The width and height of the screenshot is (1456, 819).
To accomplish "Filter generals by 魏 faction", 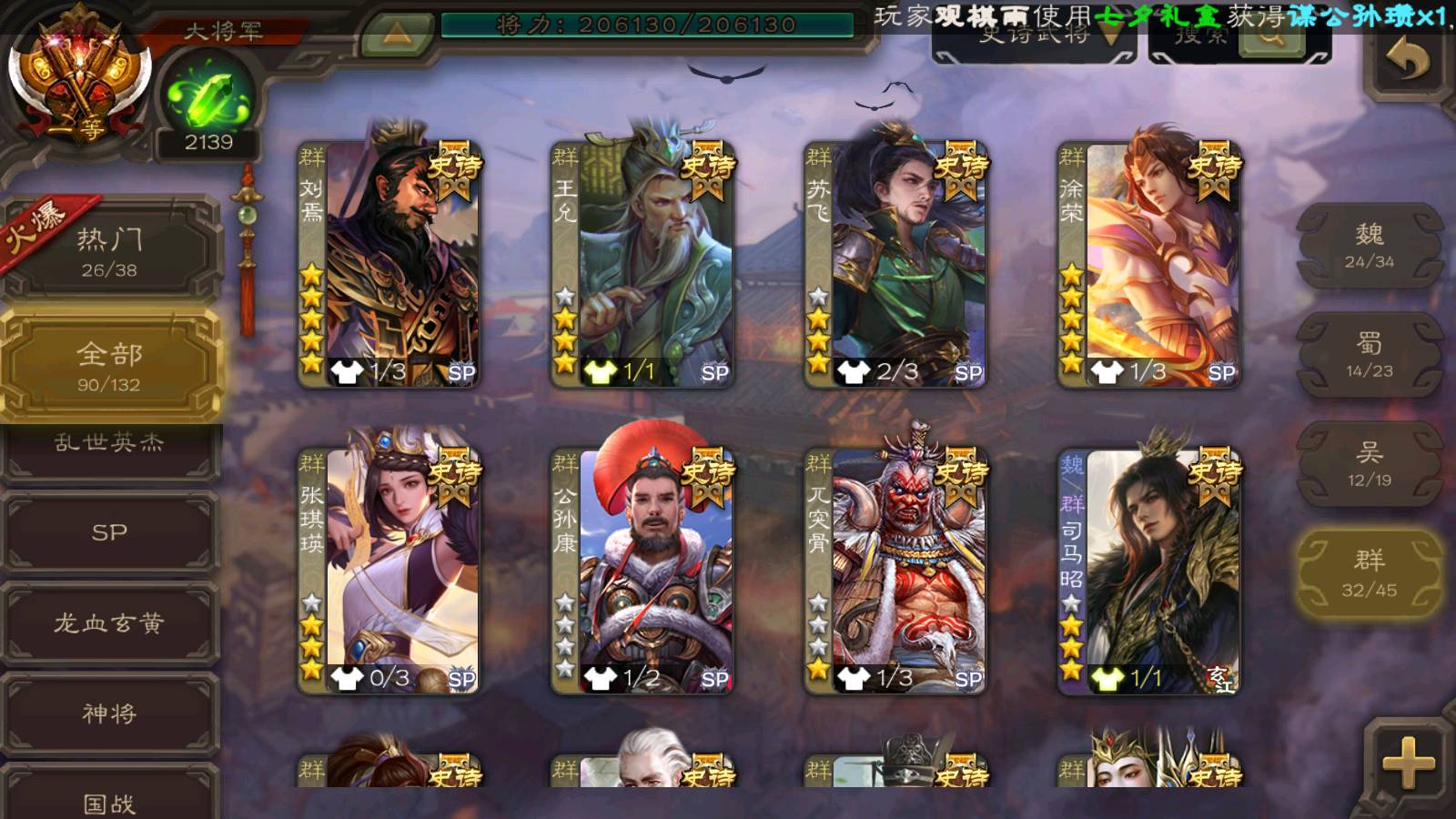I will (x=1369, y=246).
